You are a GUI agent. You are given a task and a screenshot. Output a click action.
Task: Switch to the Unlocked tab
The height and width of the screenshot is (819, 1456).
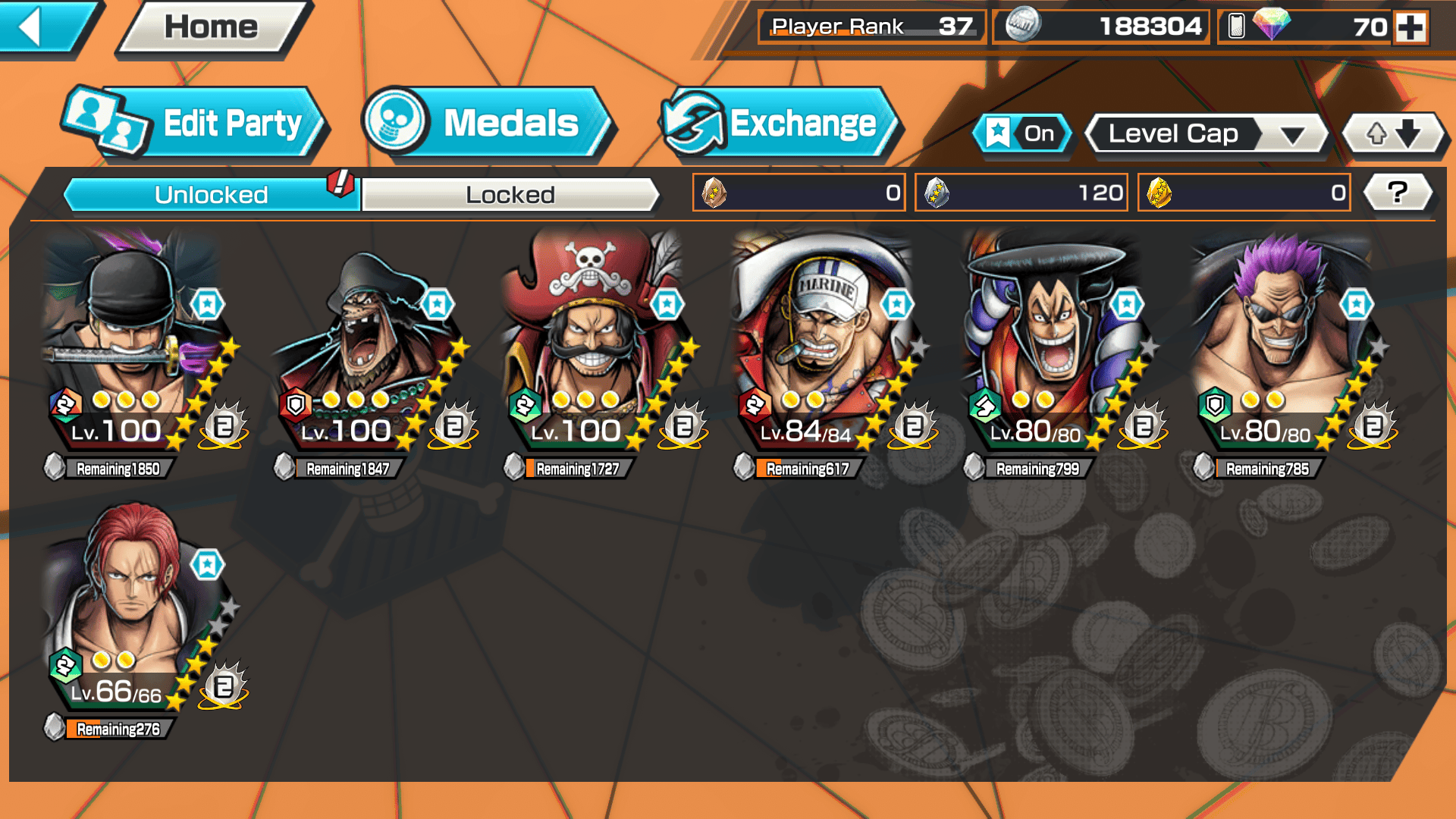point(210,195)
